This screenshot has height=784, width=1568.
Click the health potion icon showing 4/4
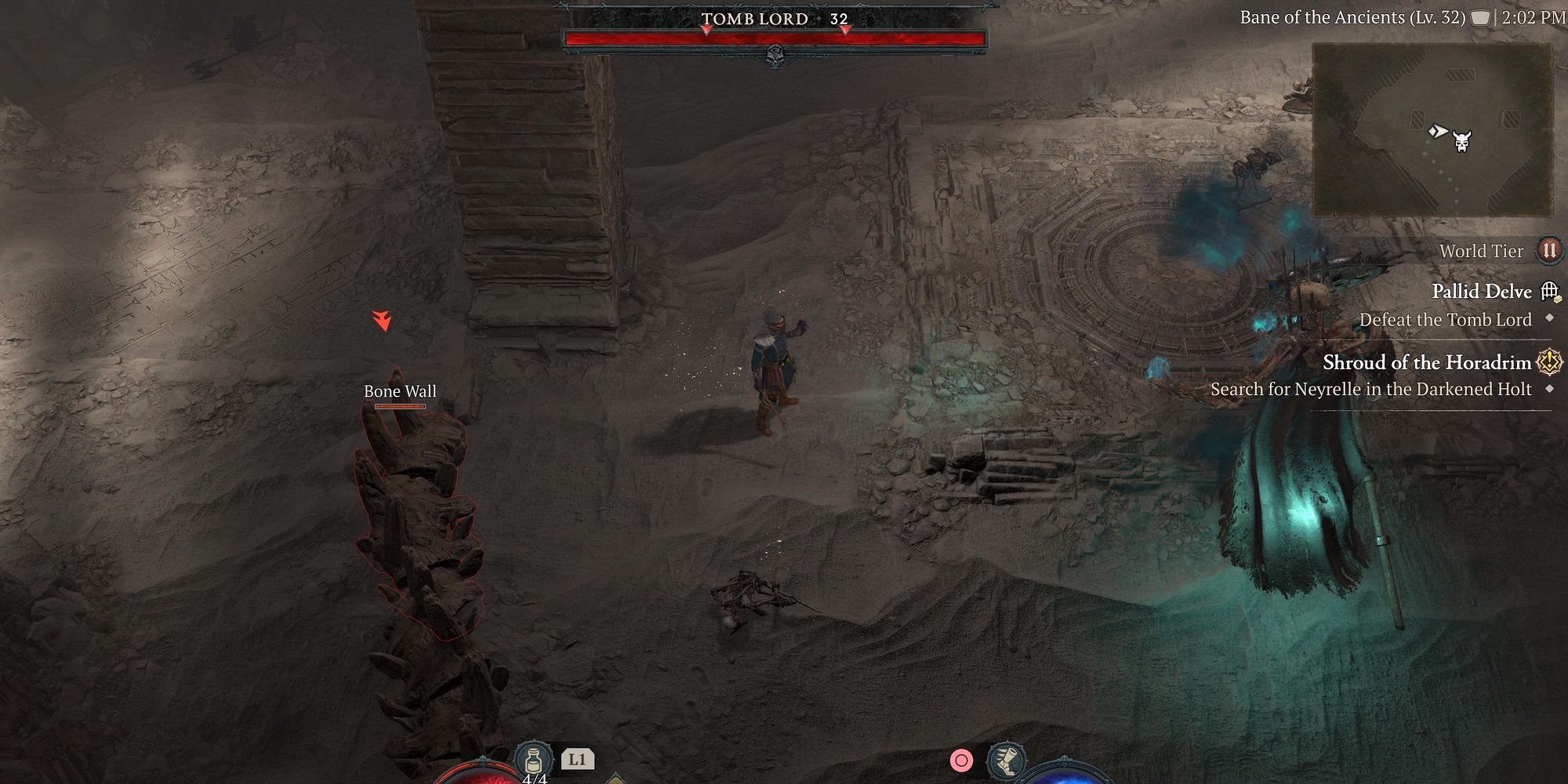pos(534,759)
